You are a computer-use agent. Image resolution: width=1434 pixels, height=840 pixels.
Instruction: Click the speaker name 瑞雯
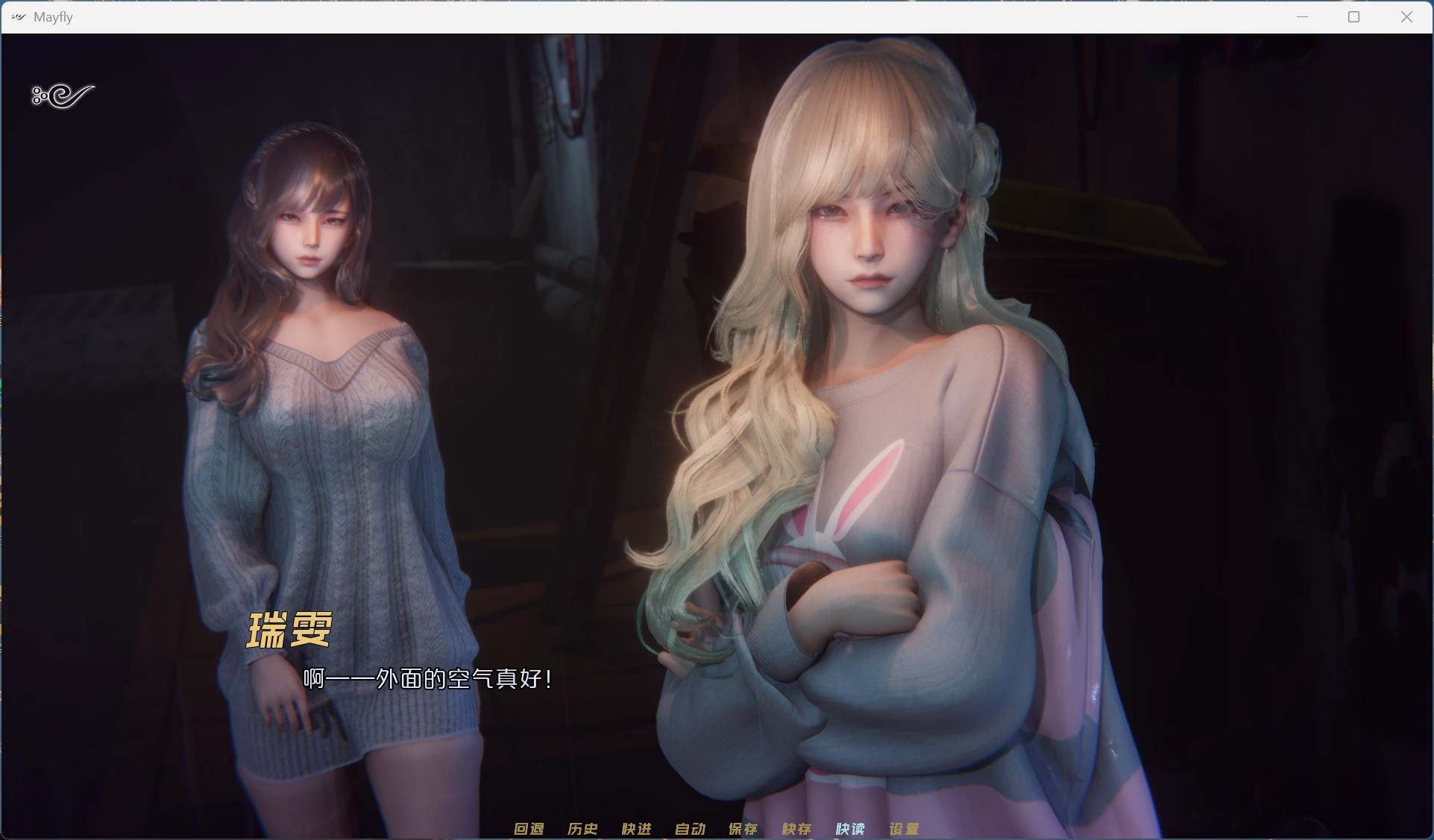(289, 630)
